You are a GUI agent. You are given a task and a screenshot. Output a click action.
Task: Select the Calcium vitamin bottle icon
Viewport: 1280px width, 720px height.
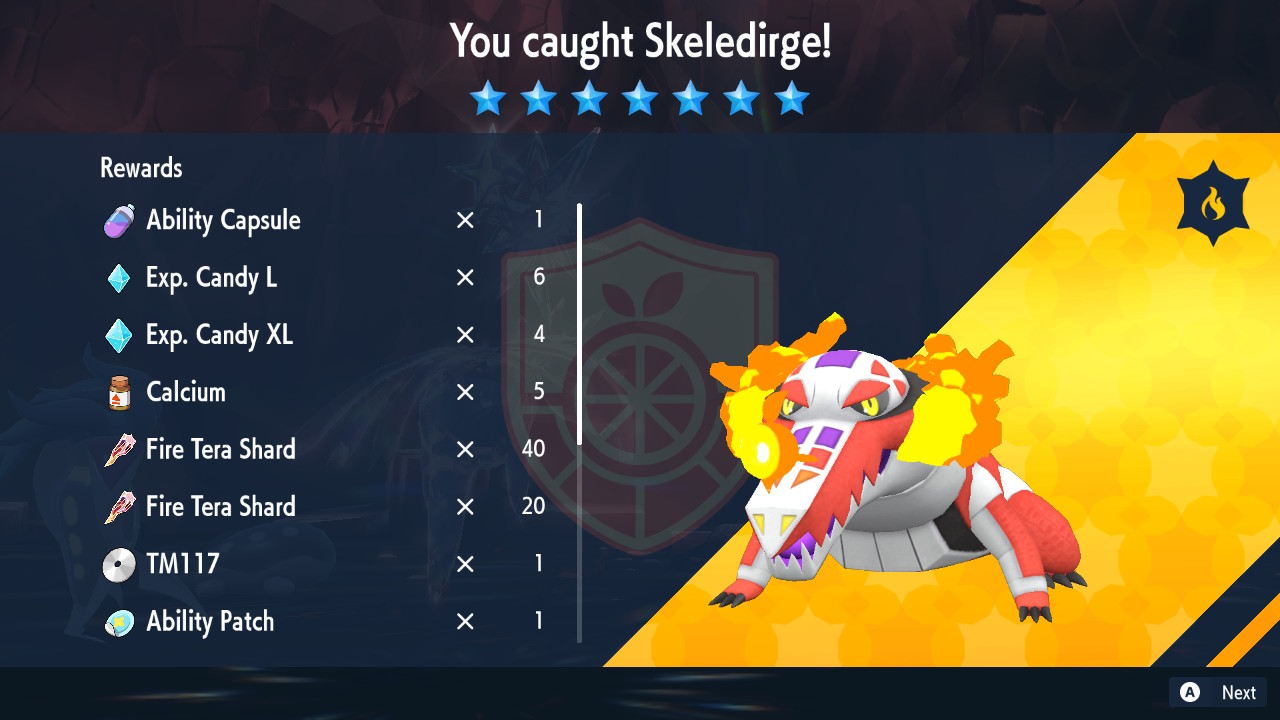pos(117,392)
